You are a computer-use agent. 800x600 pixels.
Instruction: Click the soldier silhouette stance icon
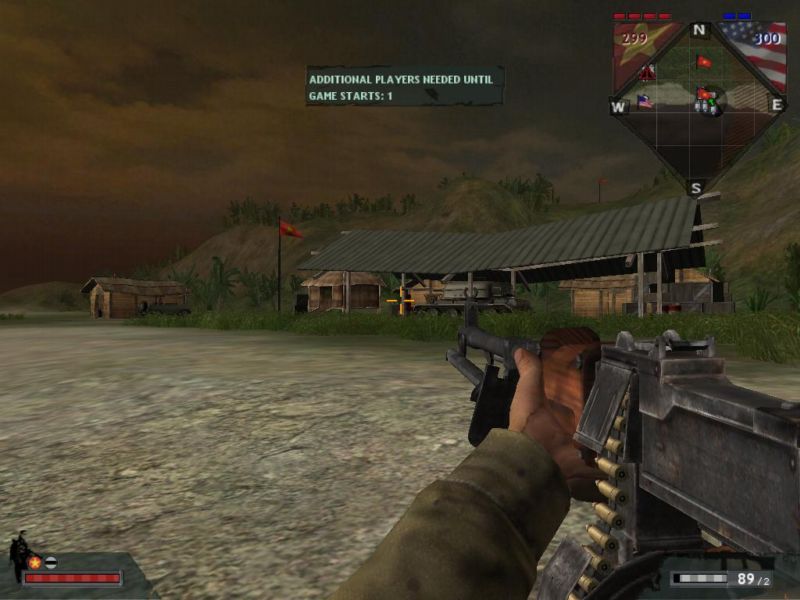(18, 553)
